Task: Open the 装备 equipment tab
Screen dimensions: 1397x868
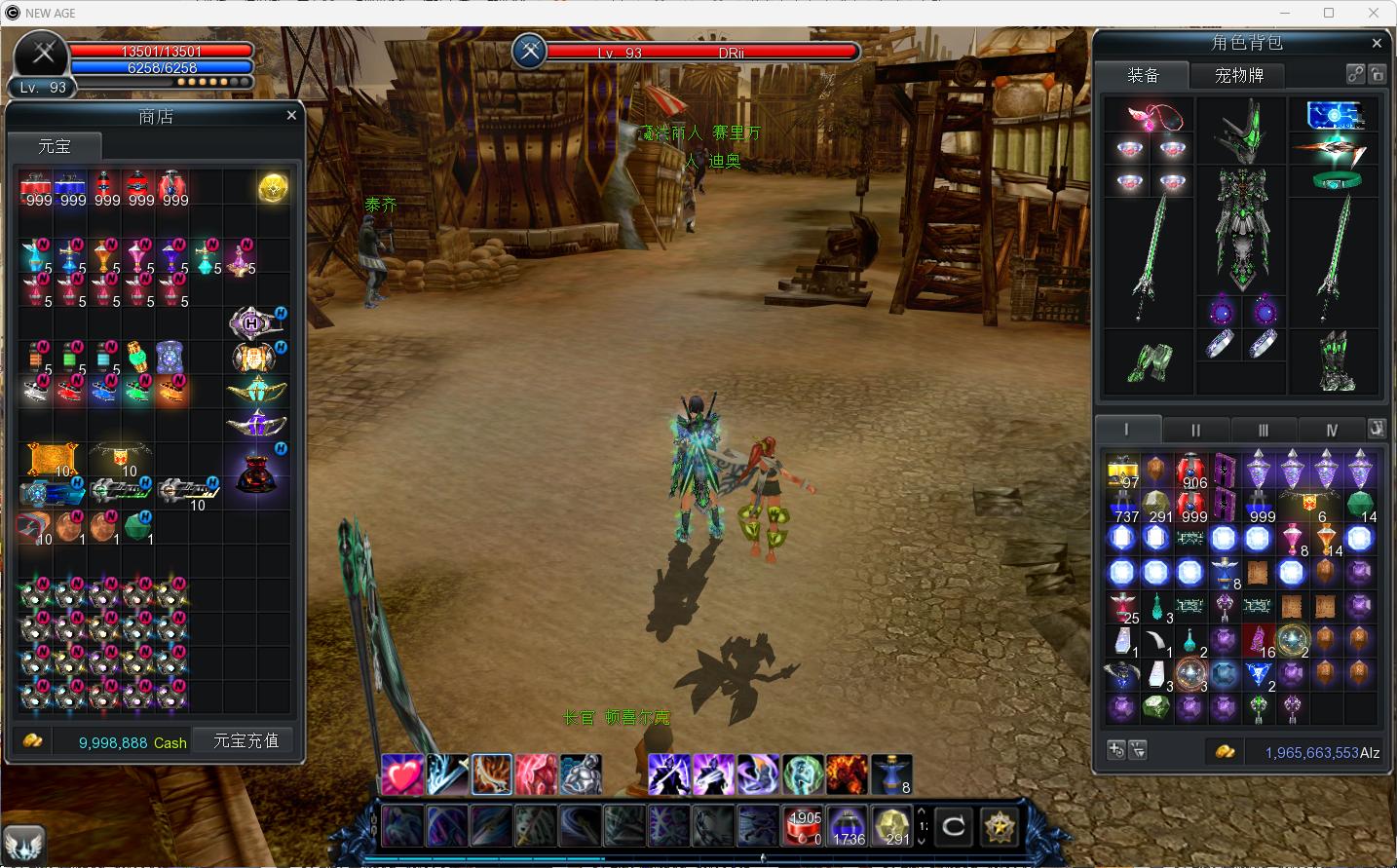Action: [x=1143, y=75]
